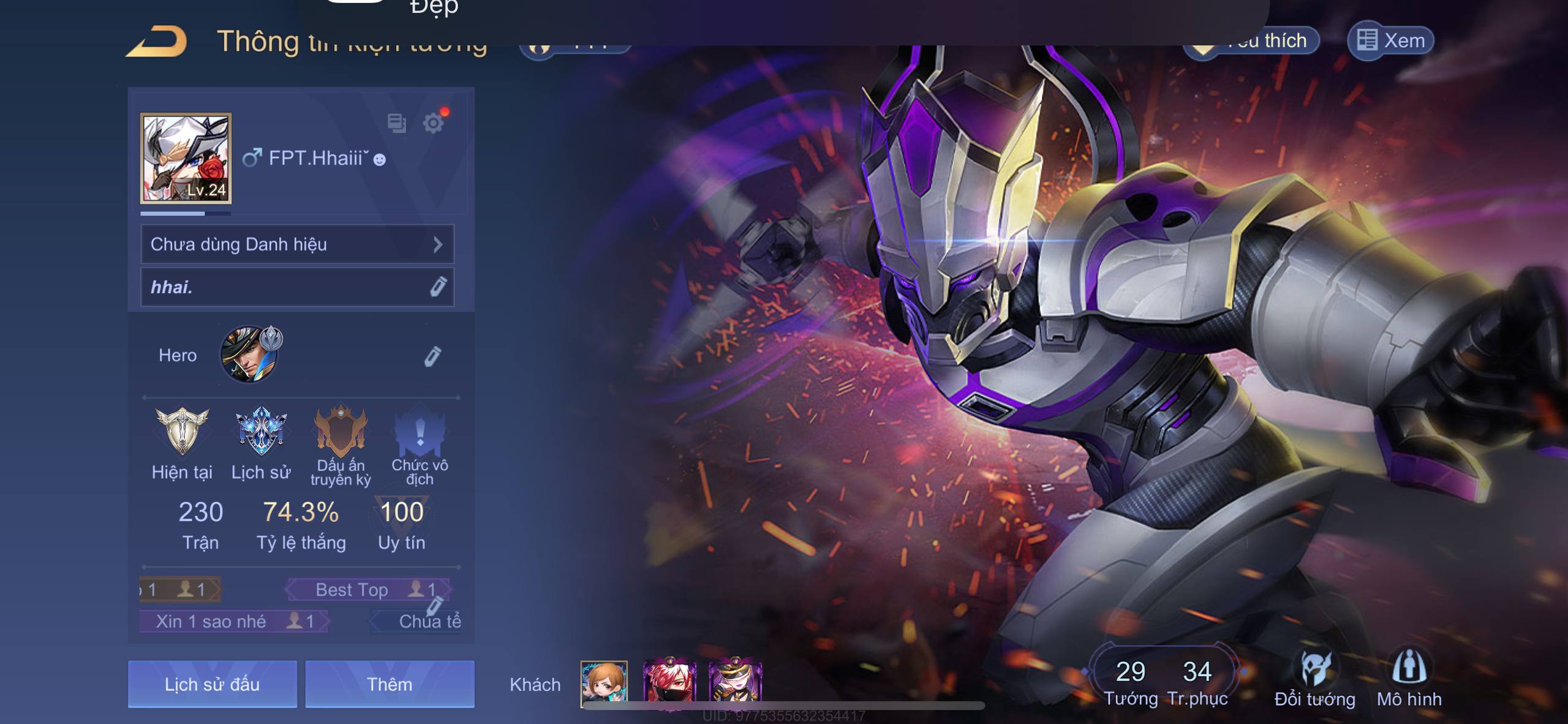Click the Thêm button

[x=390, y=684]
